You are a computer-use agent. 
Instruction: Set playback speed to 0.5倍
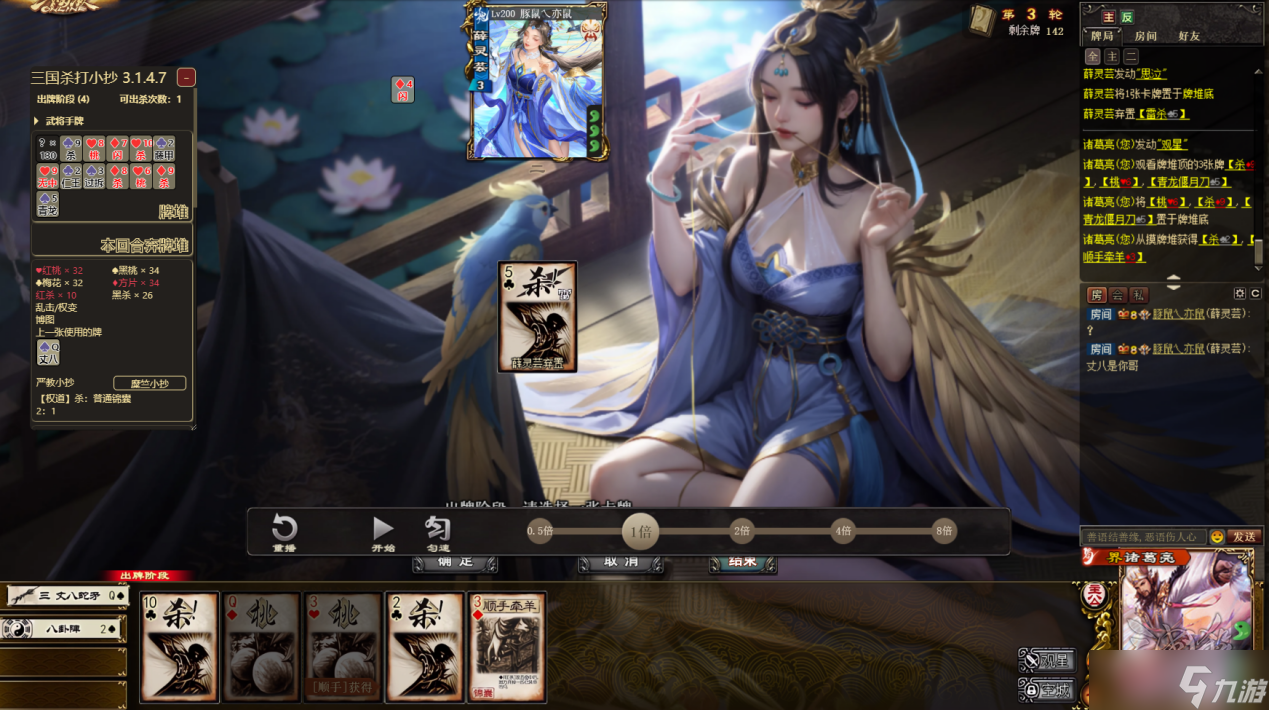point(540,531)
